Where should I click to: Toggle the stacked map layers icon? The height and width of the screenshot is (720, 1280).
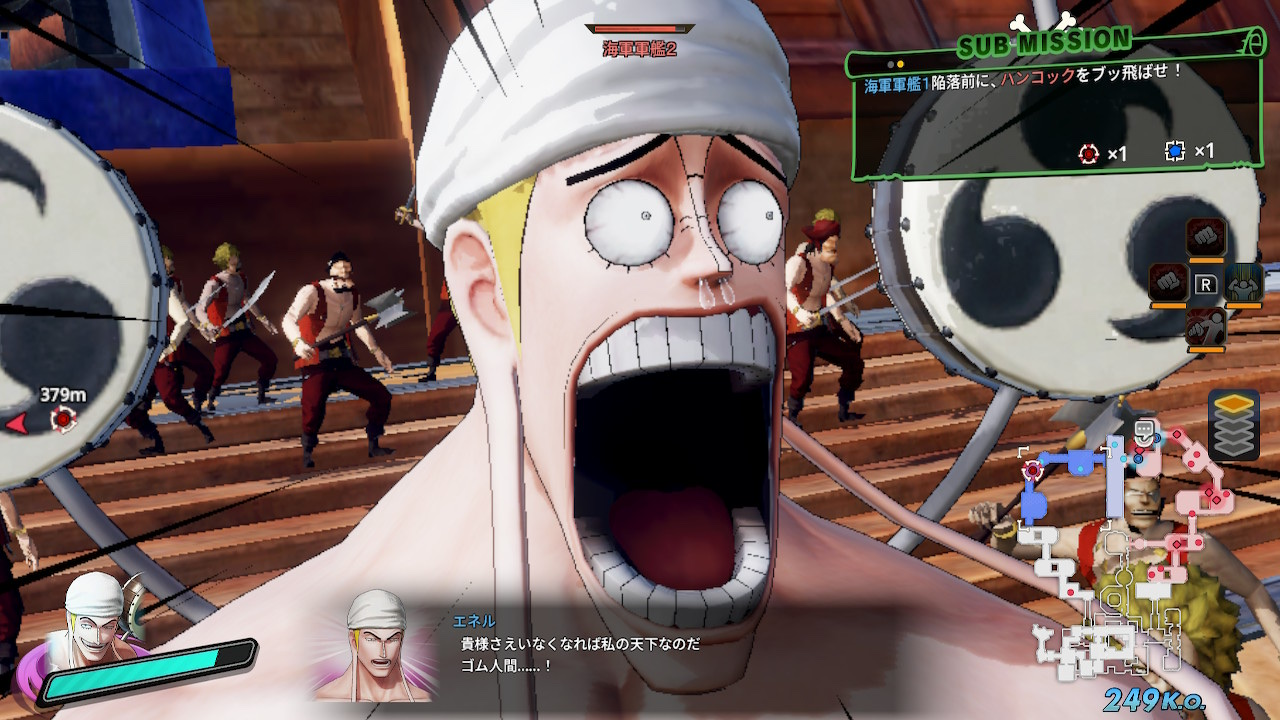[x=1232, y=424]
